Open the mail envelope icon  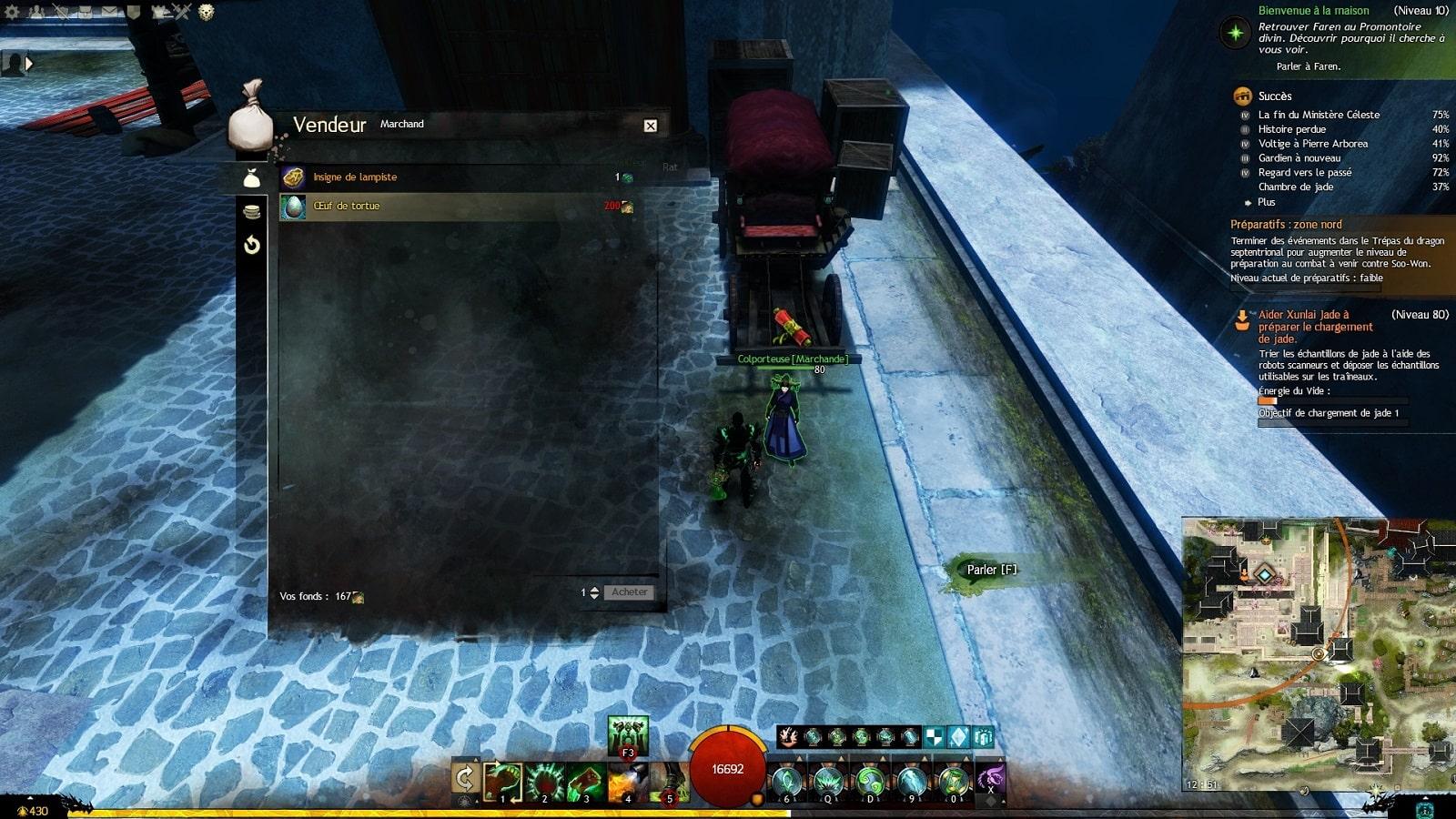[x=109, y=12]
